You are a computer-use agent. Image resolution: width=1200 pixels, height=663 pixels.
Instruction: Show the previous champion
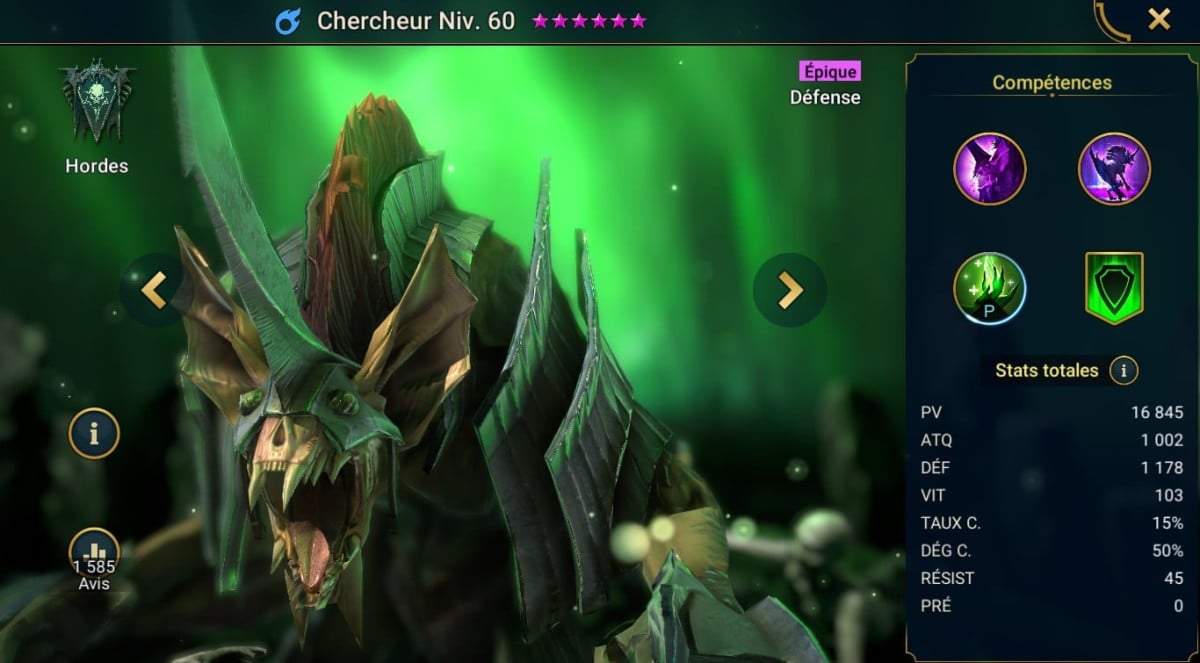pos(153,290)
